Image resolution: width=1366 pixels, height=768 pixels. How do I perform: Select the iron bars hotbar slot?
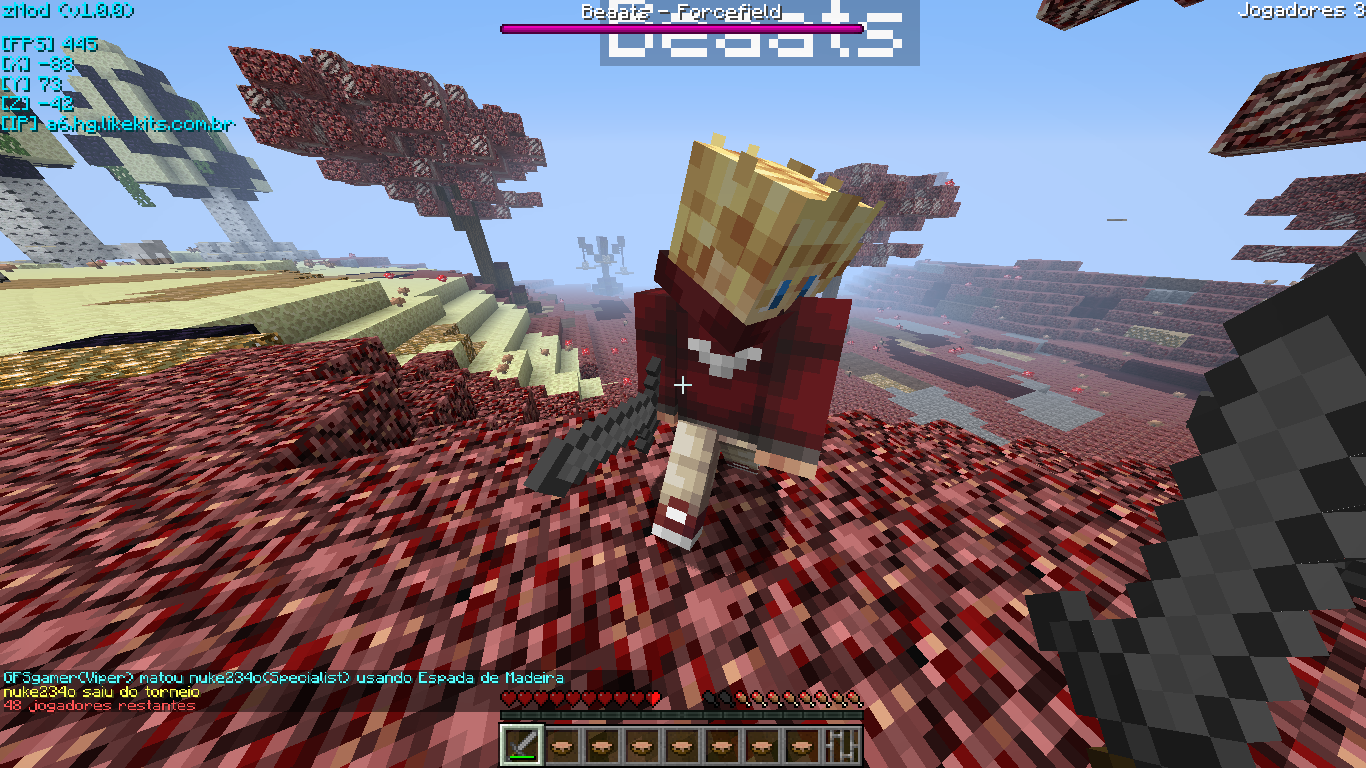[842, 745]
